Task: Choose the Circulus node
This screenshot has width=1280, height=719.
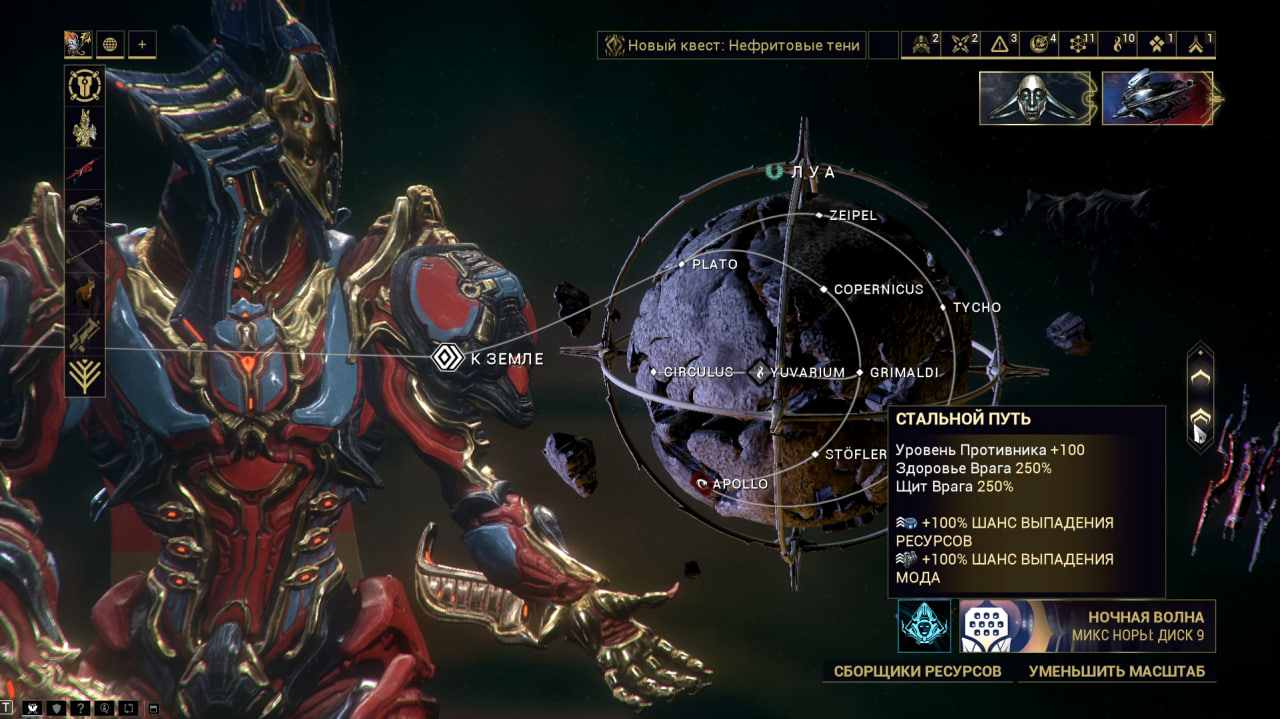Action: 654,372
